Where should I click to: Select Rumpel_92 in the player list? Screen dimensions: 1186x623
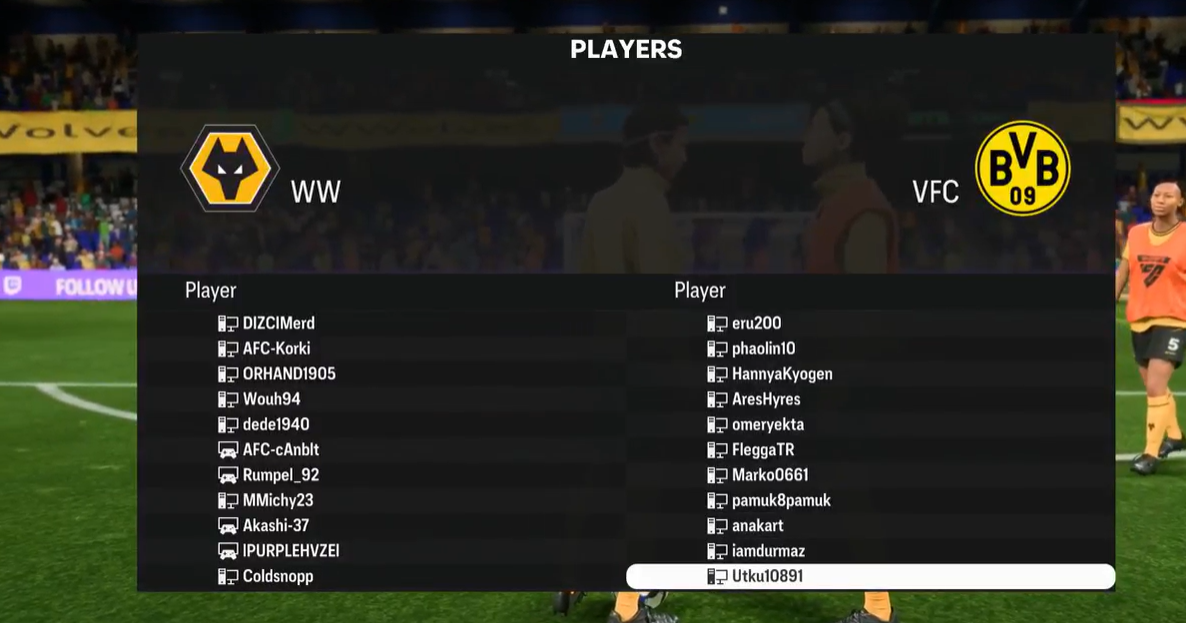(281, 475)
